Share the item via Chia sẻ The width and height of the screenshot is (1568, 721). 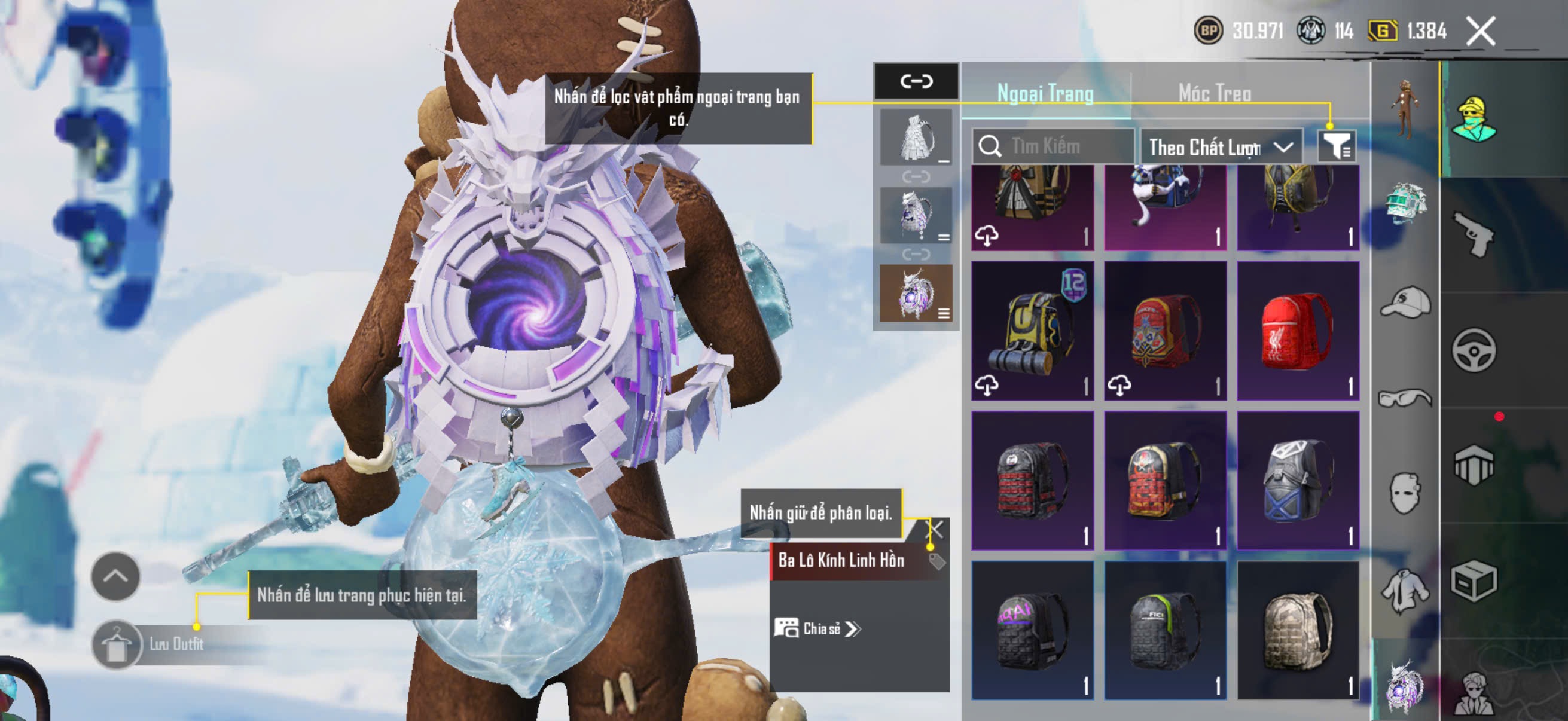[817, 628]
